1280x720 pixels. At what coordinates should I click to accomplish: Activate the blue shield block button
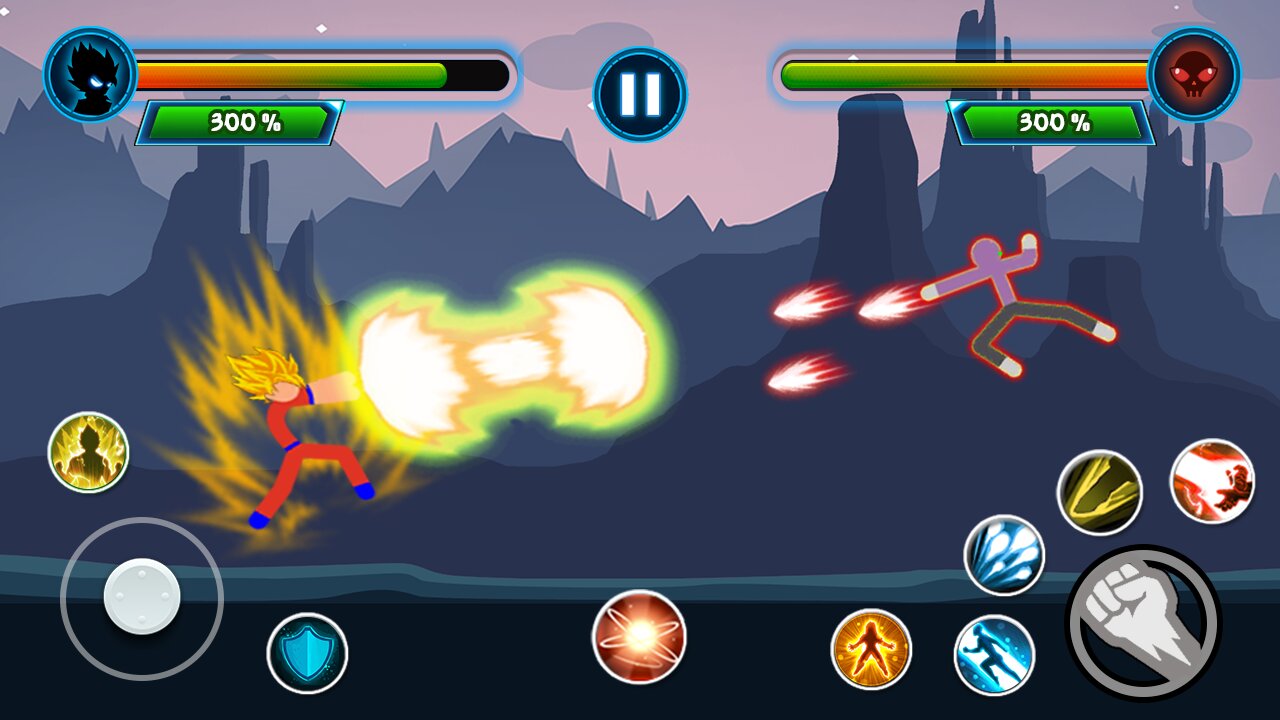[307, 653]
